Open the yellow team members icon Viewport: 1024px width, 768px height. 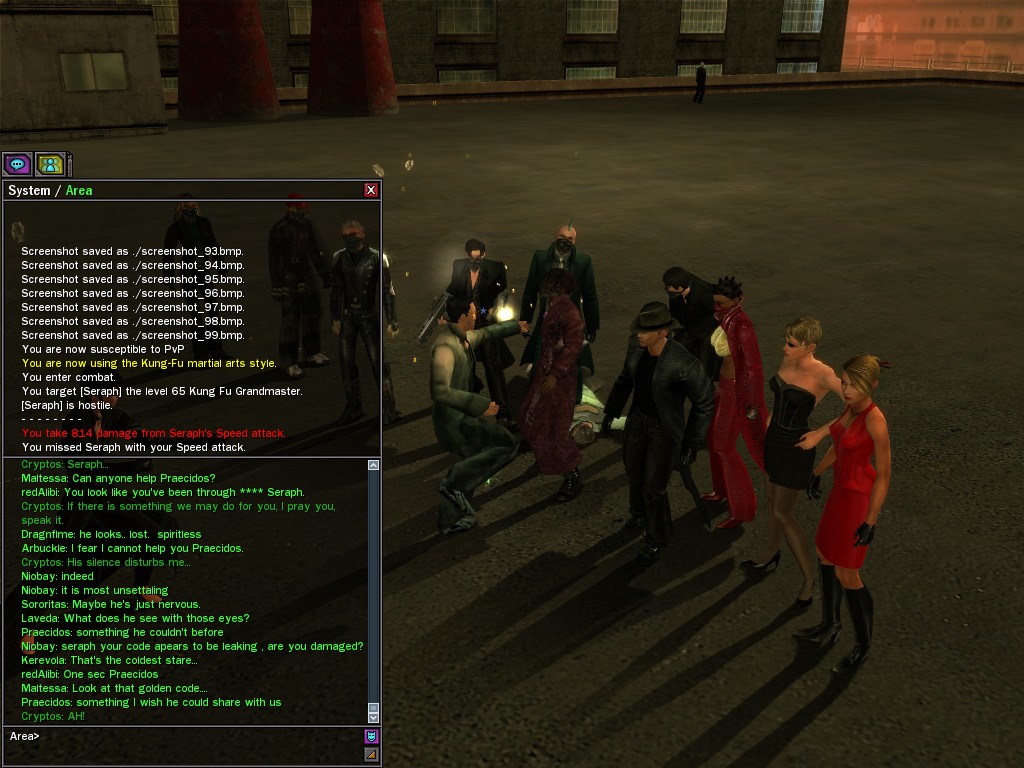(50, 164)
